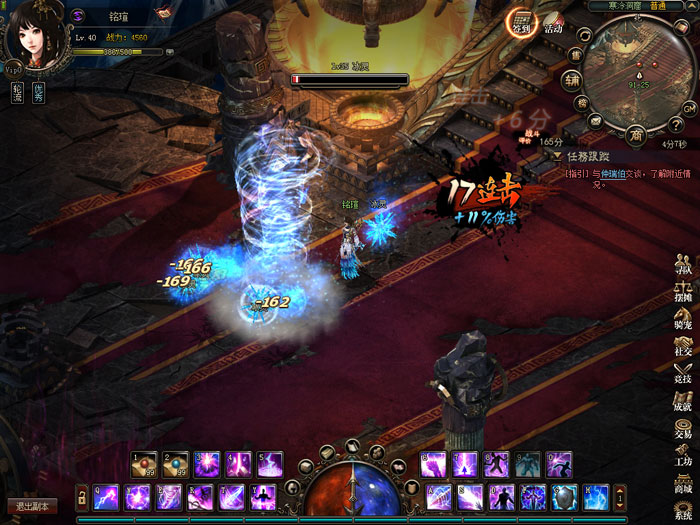Image resolution: width=700 pixels, height=525 pixels.
Task: Collapse the 任务跟踪 quest tracker arrow
Action: pos(557,156)
